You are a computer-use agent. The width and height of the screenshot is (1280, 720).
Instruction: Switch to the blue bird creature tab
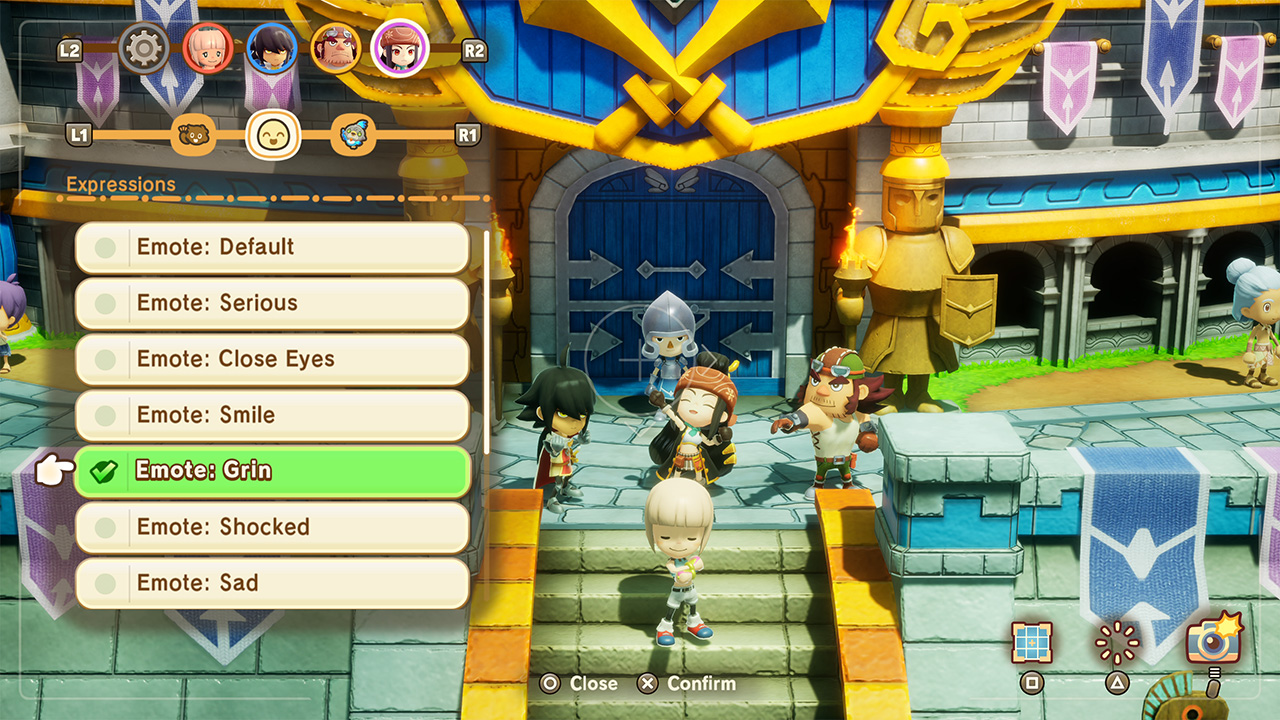tap(353, 134)
